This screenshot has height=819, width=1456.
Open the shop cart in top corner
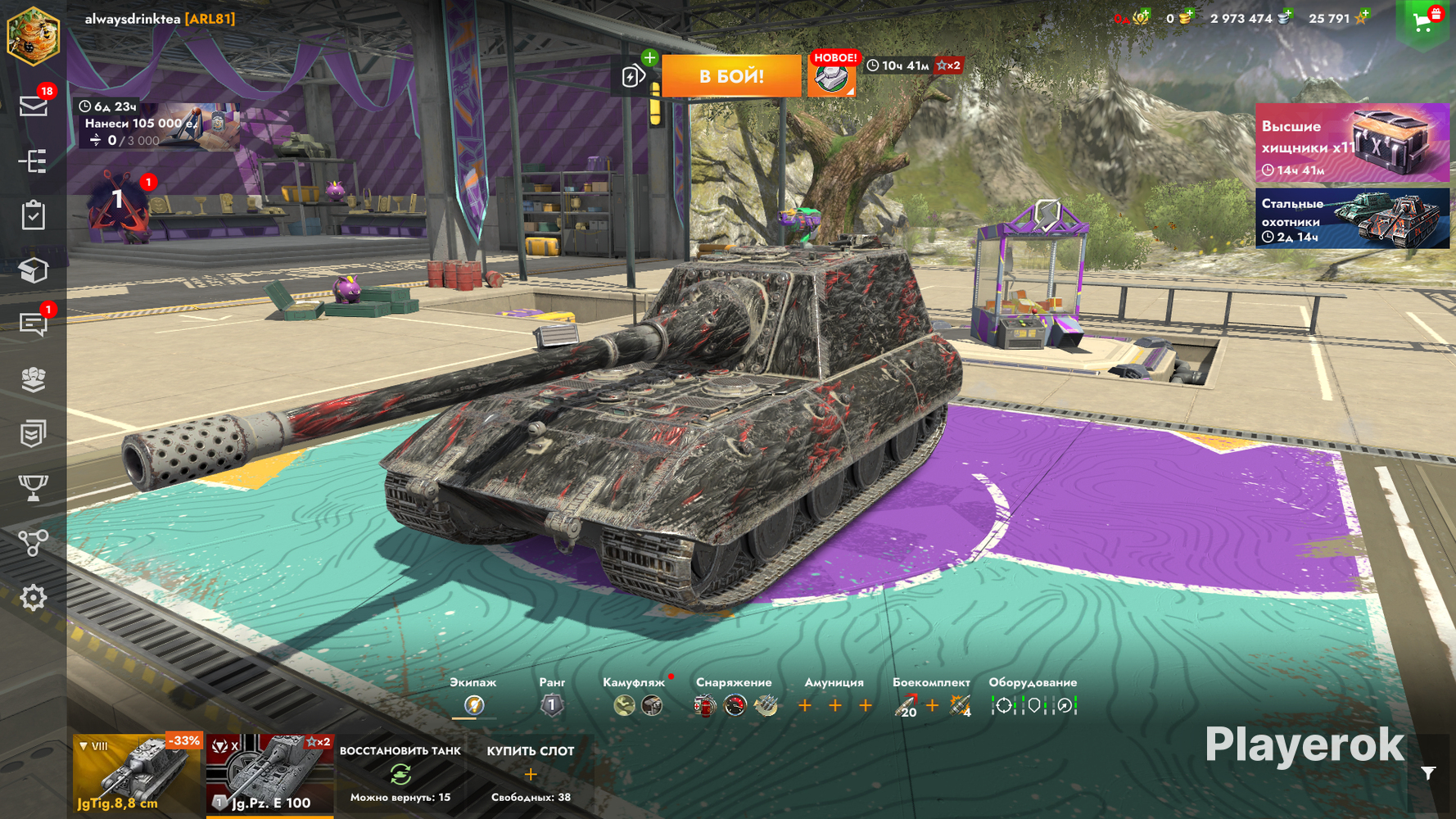(1424, 22)
